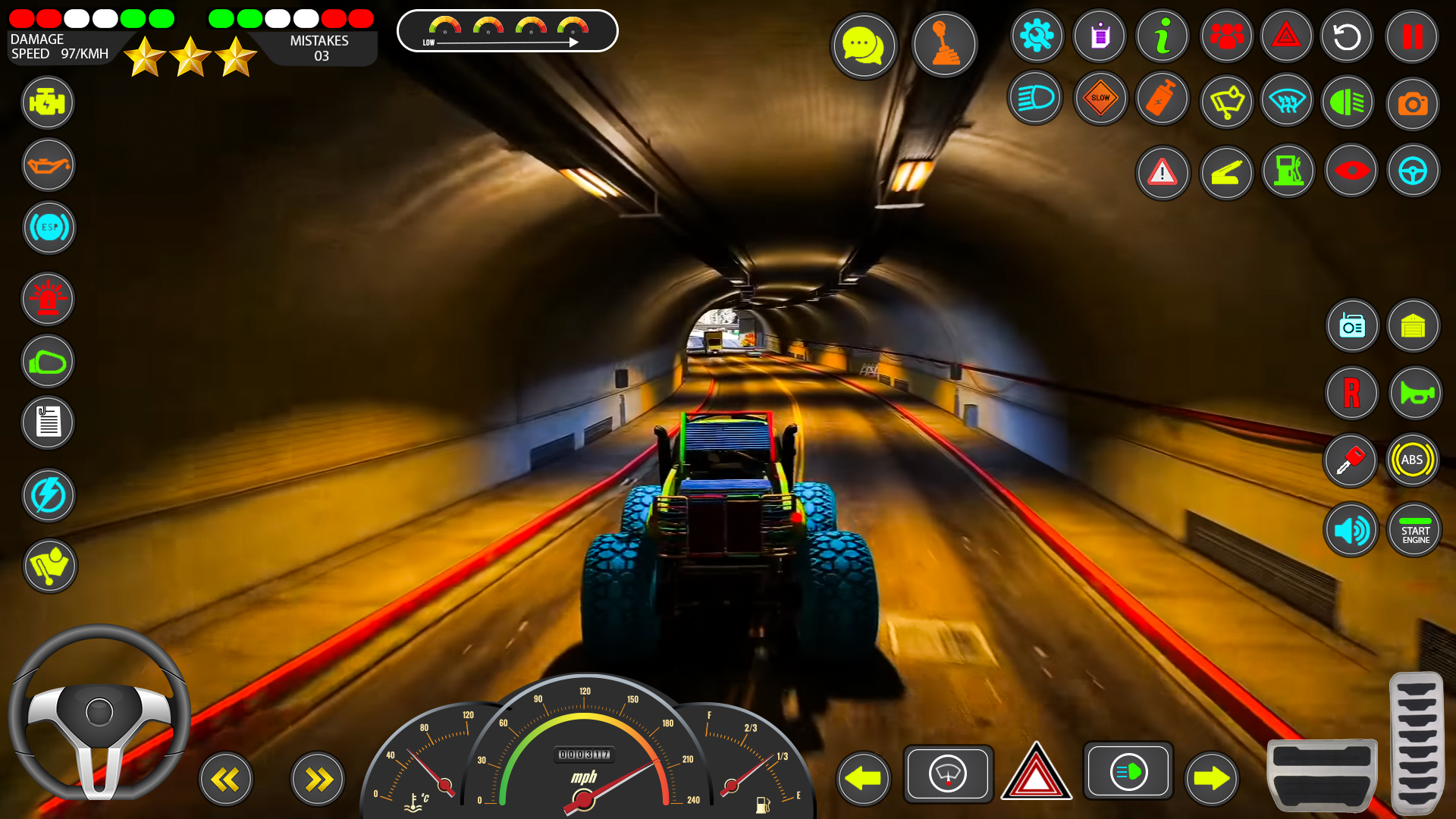Tap the orange SLOW road sign icon
1456x819 pixels.
click(x=1100, y=99)
